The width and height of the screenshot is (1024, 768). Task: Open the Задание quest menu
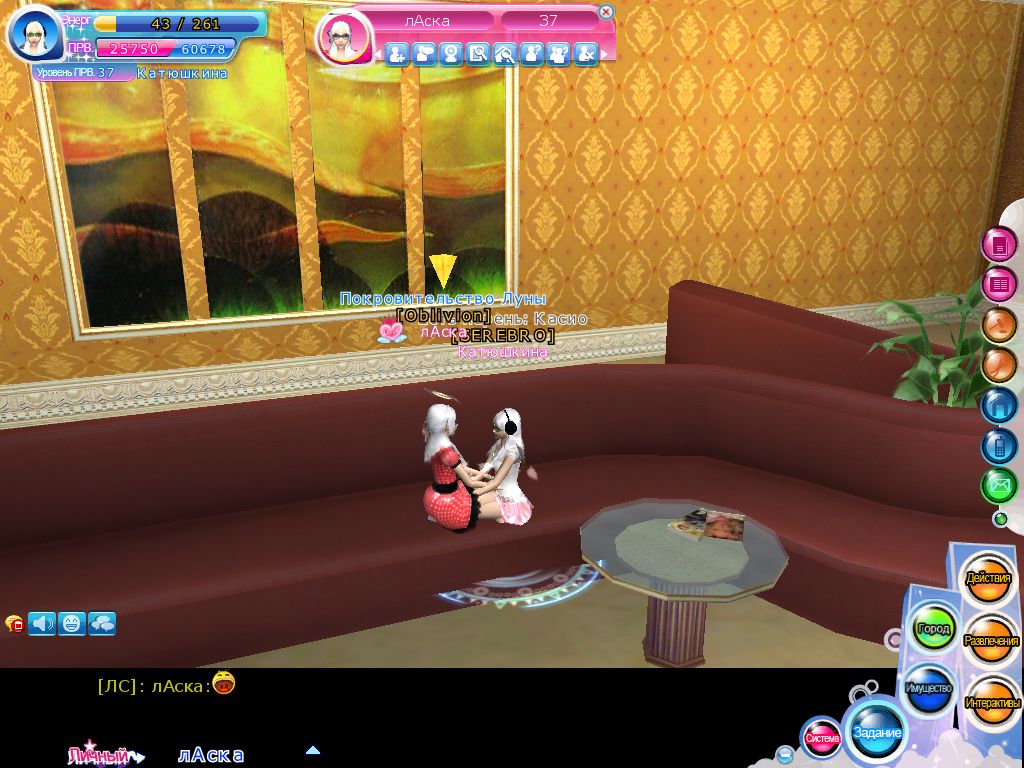pyautogui.click(x=876, y=732)
